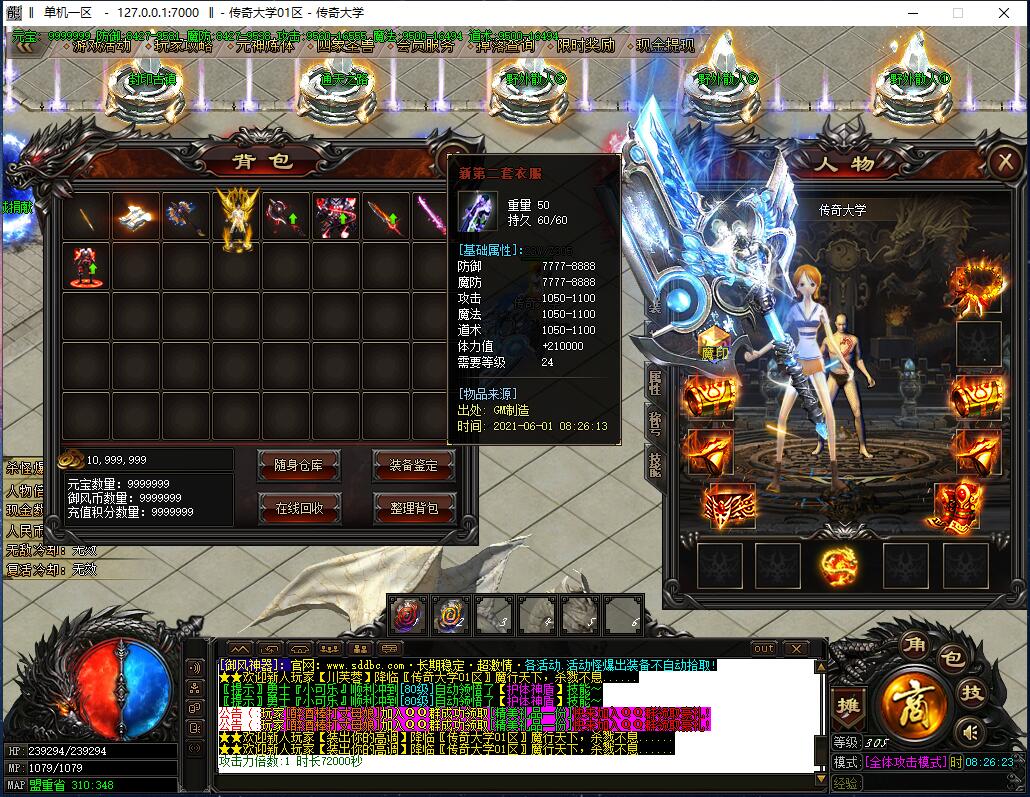Click the fire dragon emblem slot
This screenshot has width=1030, height=797.
pyautogui.click(x=838, y=566)
